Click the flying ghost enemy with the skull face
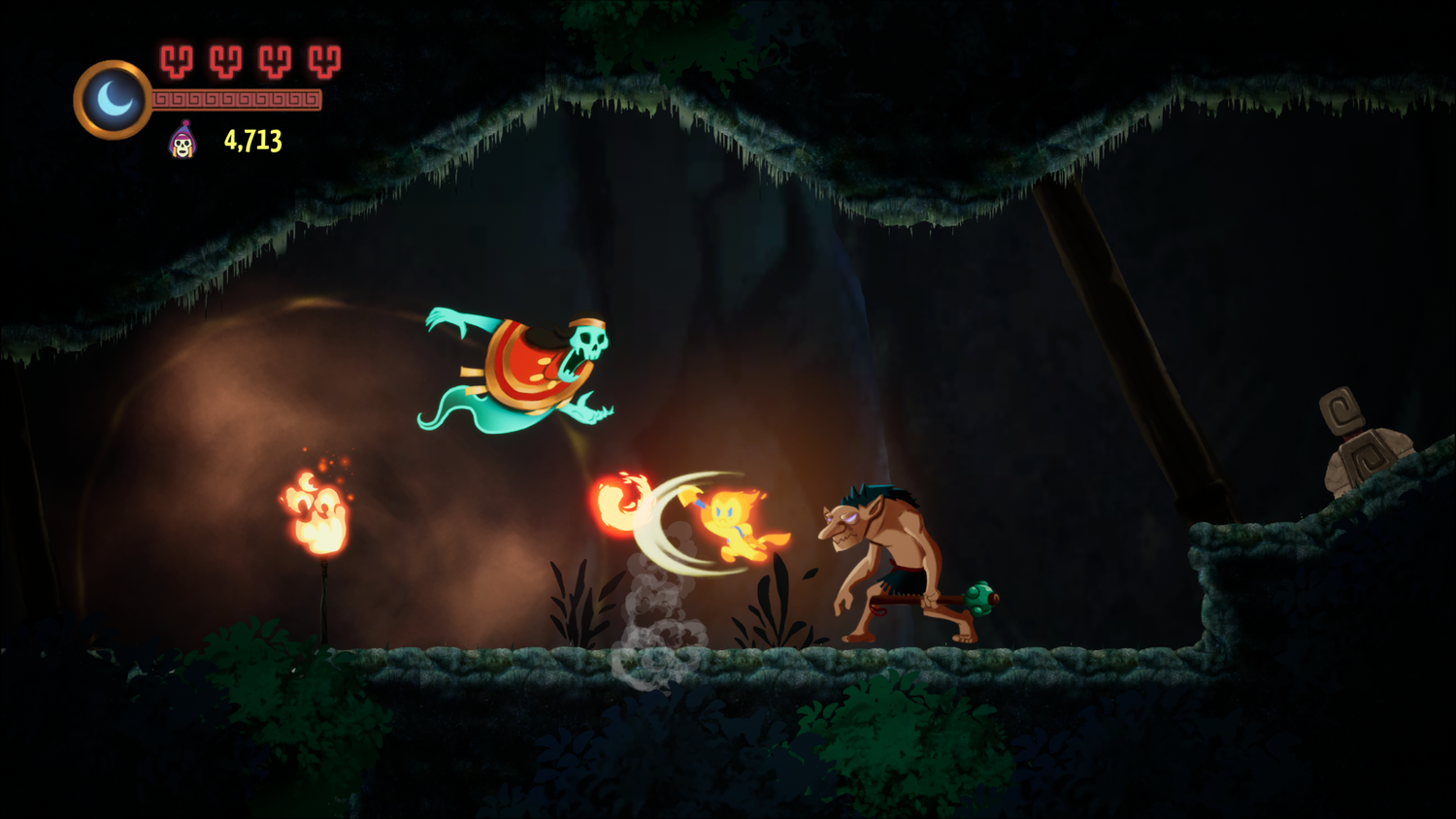Screen dimensions: 1456x819 click(529, 364)
